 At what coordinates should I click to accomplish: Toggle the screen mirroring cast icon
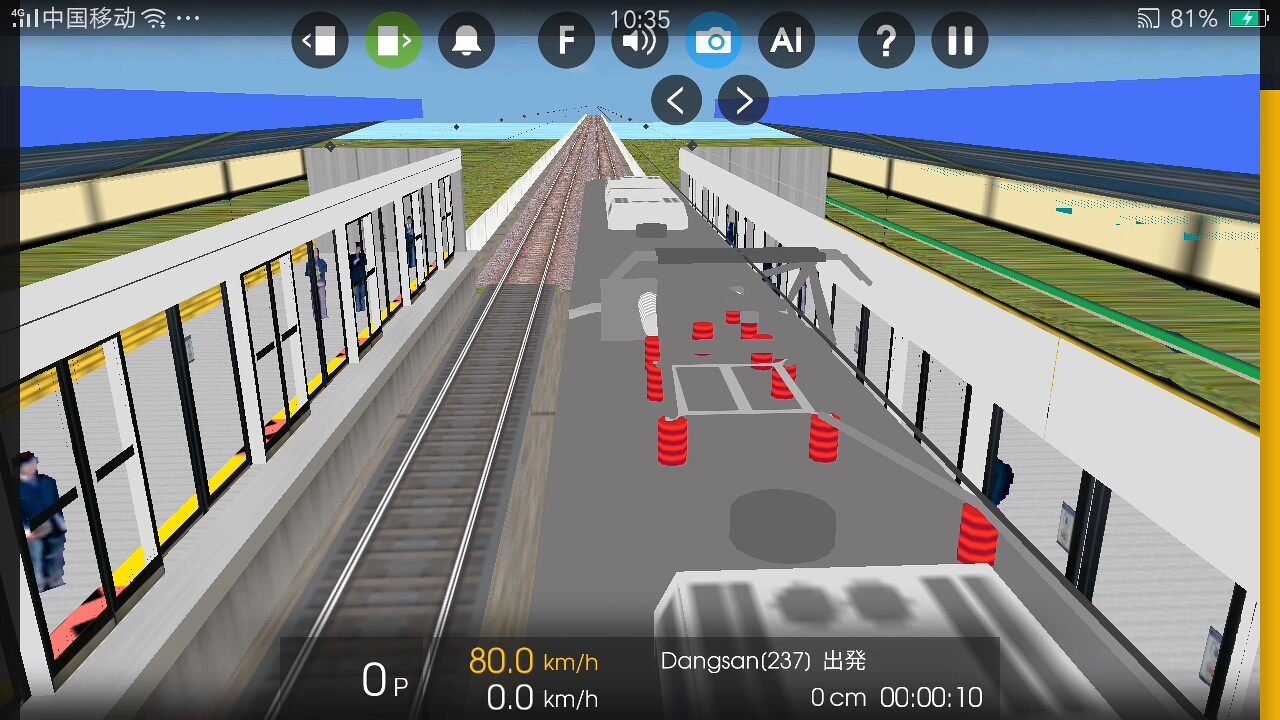coord(1147,18)
